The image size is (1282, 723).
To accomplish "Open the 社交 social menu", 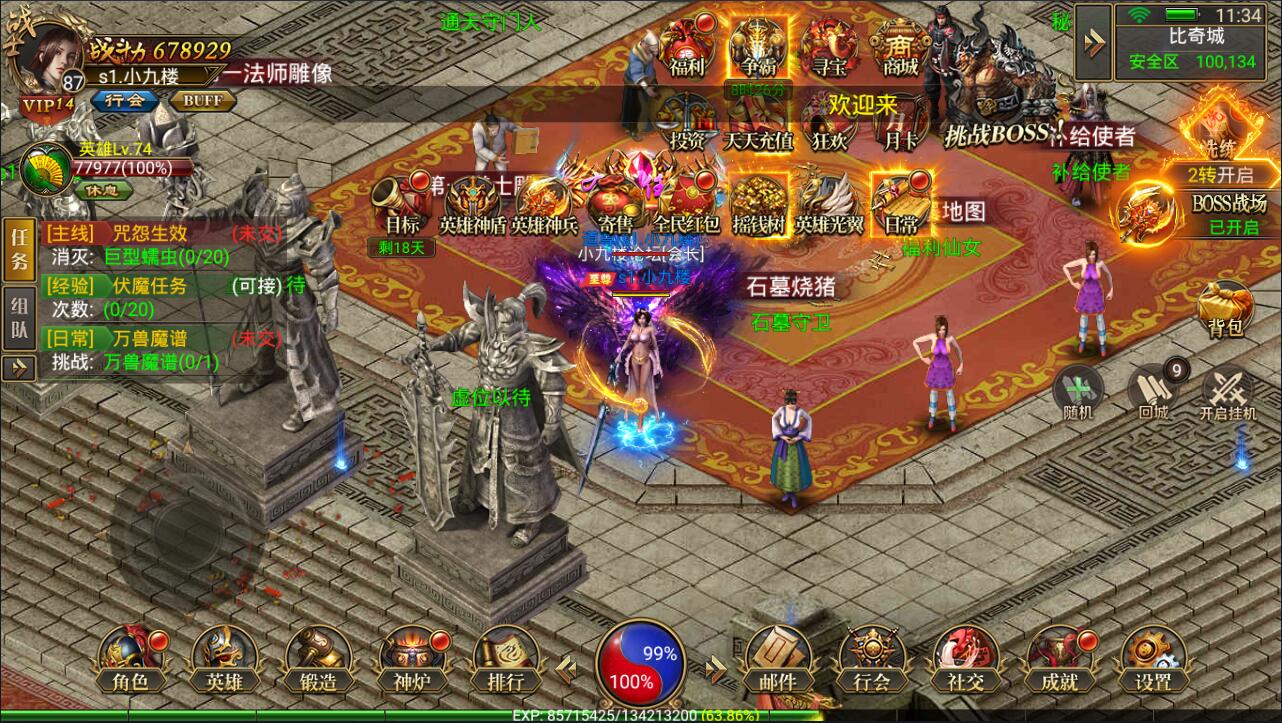I will pyautogui.click(x=965, y=658).
